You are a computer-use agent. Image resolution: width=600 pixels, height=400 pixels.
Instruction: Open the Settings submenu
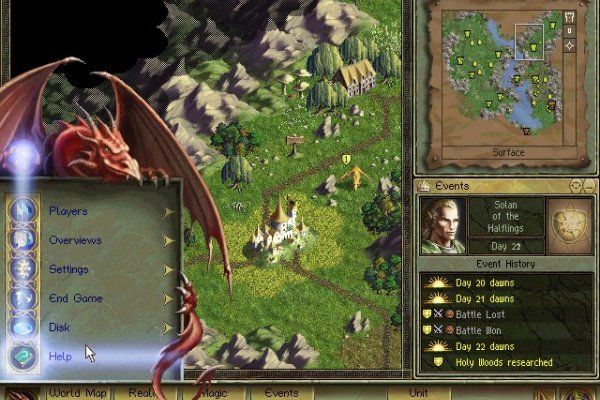[70, 269]
